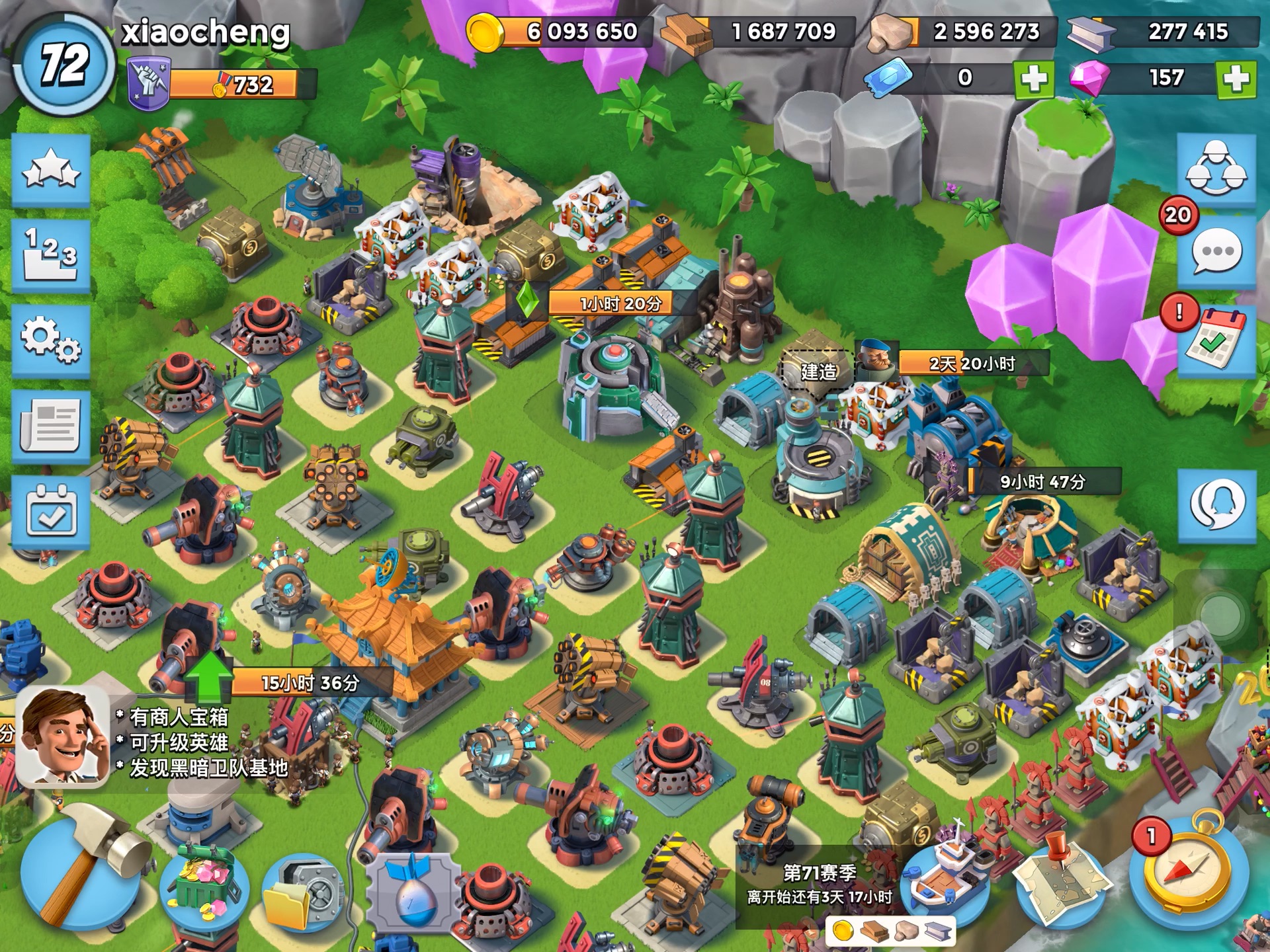This screenshot has height=952, width=1270.
Task: Tap the level 72 player badge
Action: [63, 65]
